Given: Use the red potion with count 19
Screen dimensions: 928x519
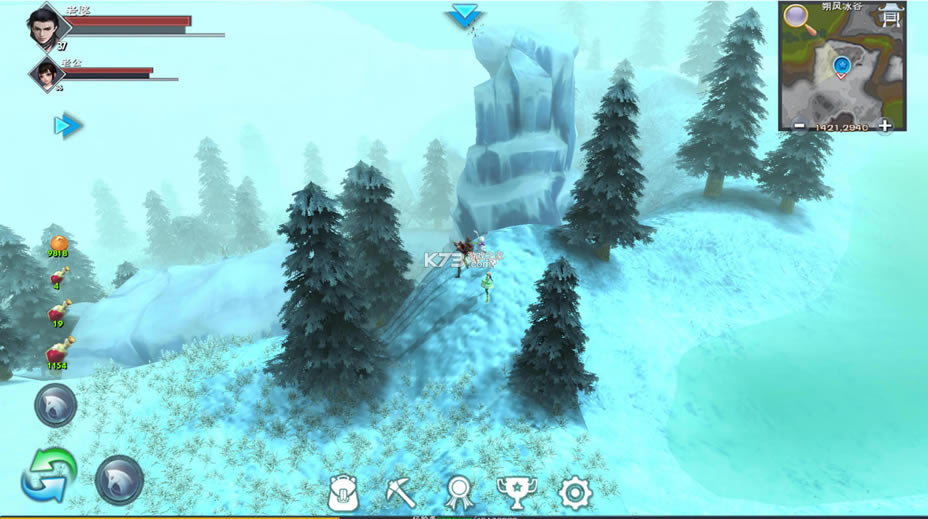Looking at the screenshot, I should [x=58, y=312].
